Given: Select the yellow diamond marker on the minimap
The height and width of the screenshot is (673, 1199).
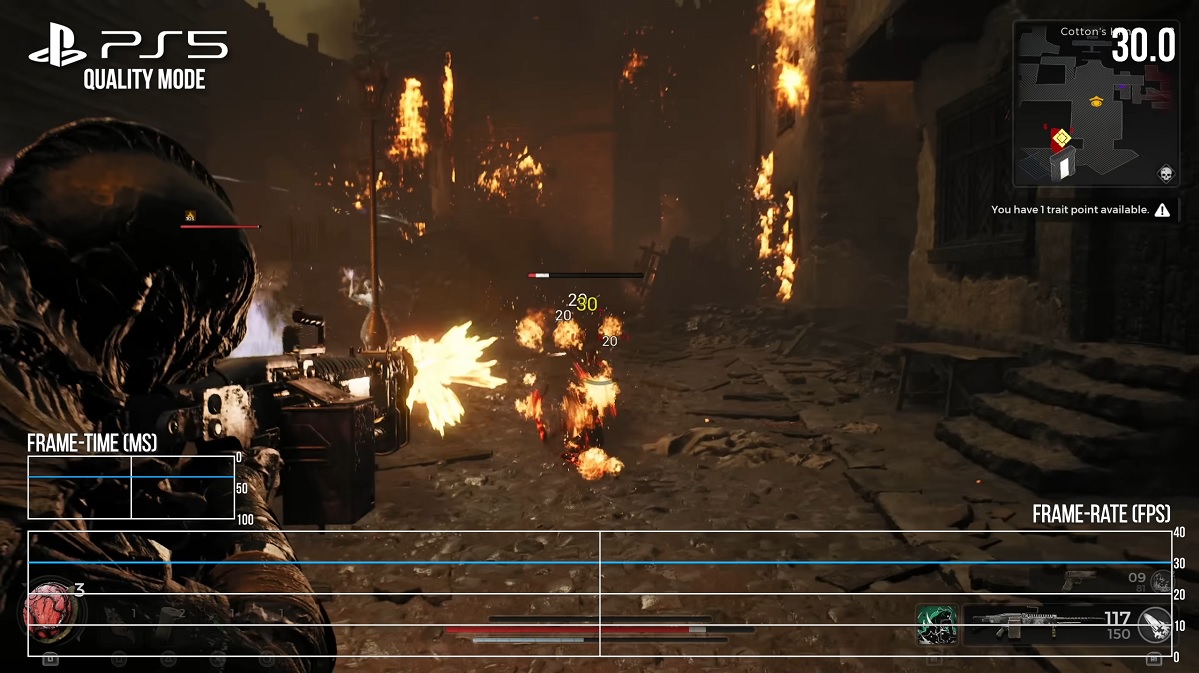Looking at the screenshot, I should click(x=1062, y=137).
